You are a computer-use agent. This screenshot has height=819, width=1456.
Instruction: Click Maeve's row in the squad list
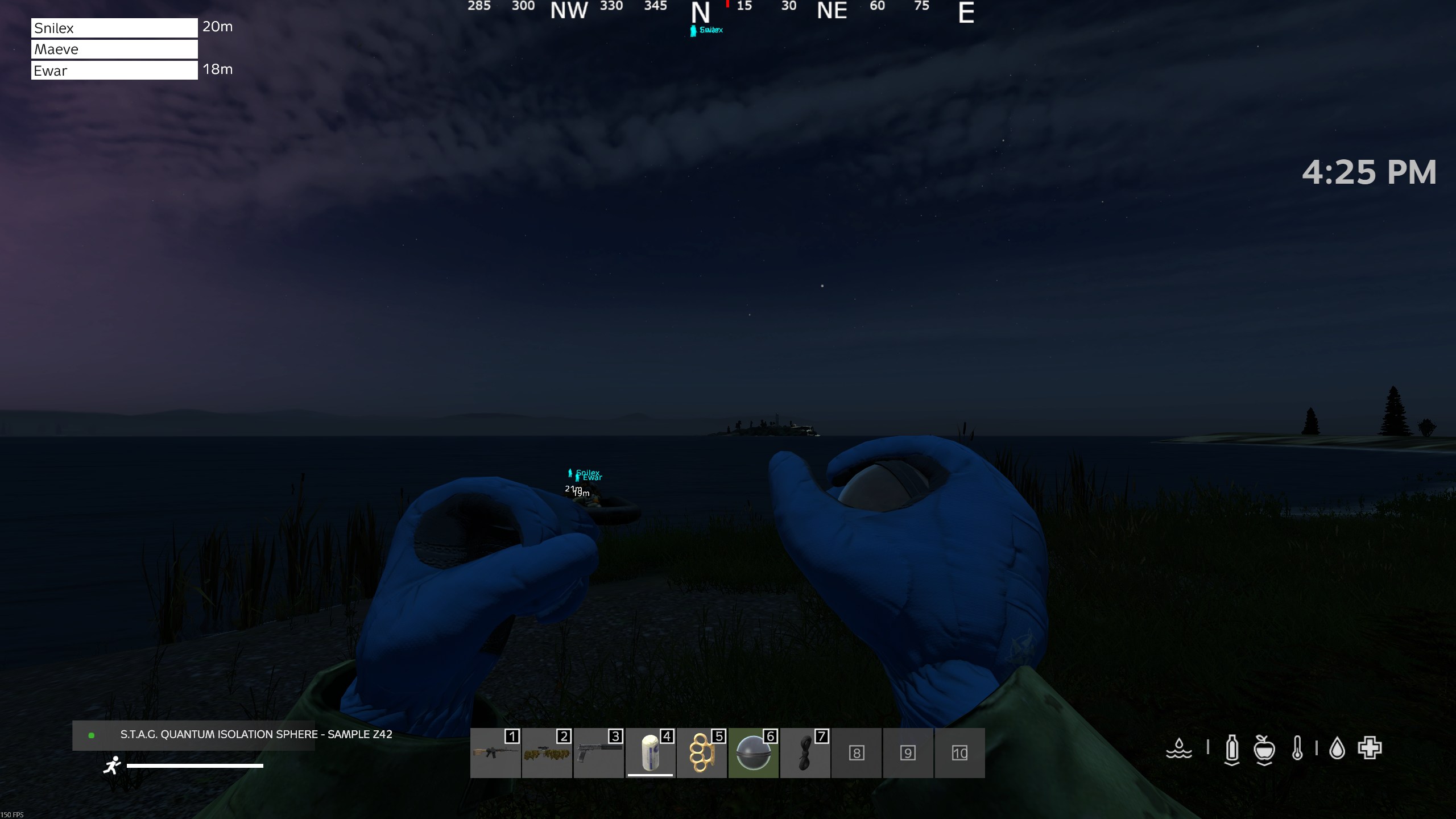pos(114,49)
